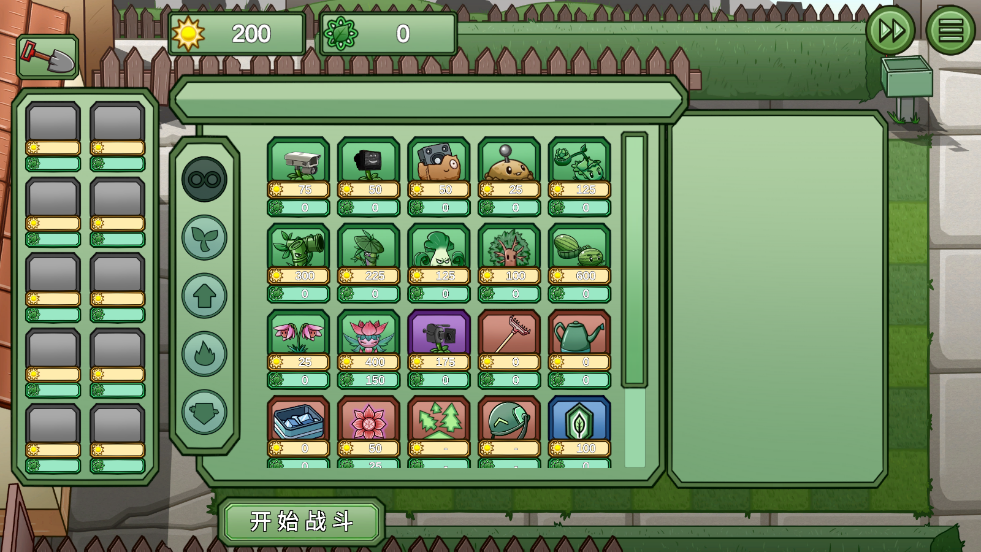Start the battle with 开始战斗 button
Screen dimensions: 981x552
coord(302,522)
